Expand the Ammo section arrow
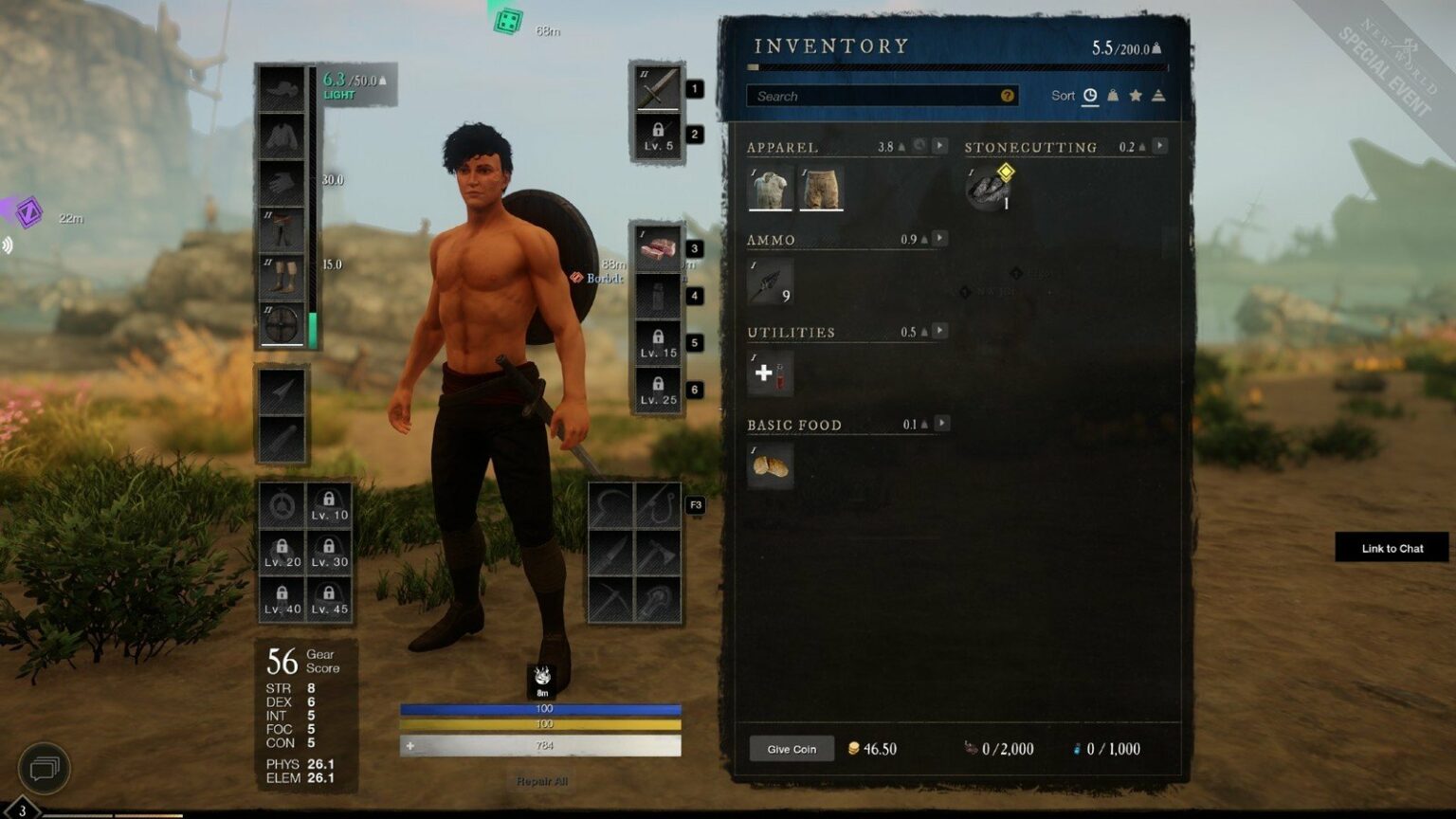The image size is (1456, 819). click(939, 238)
